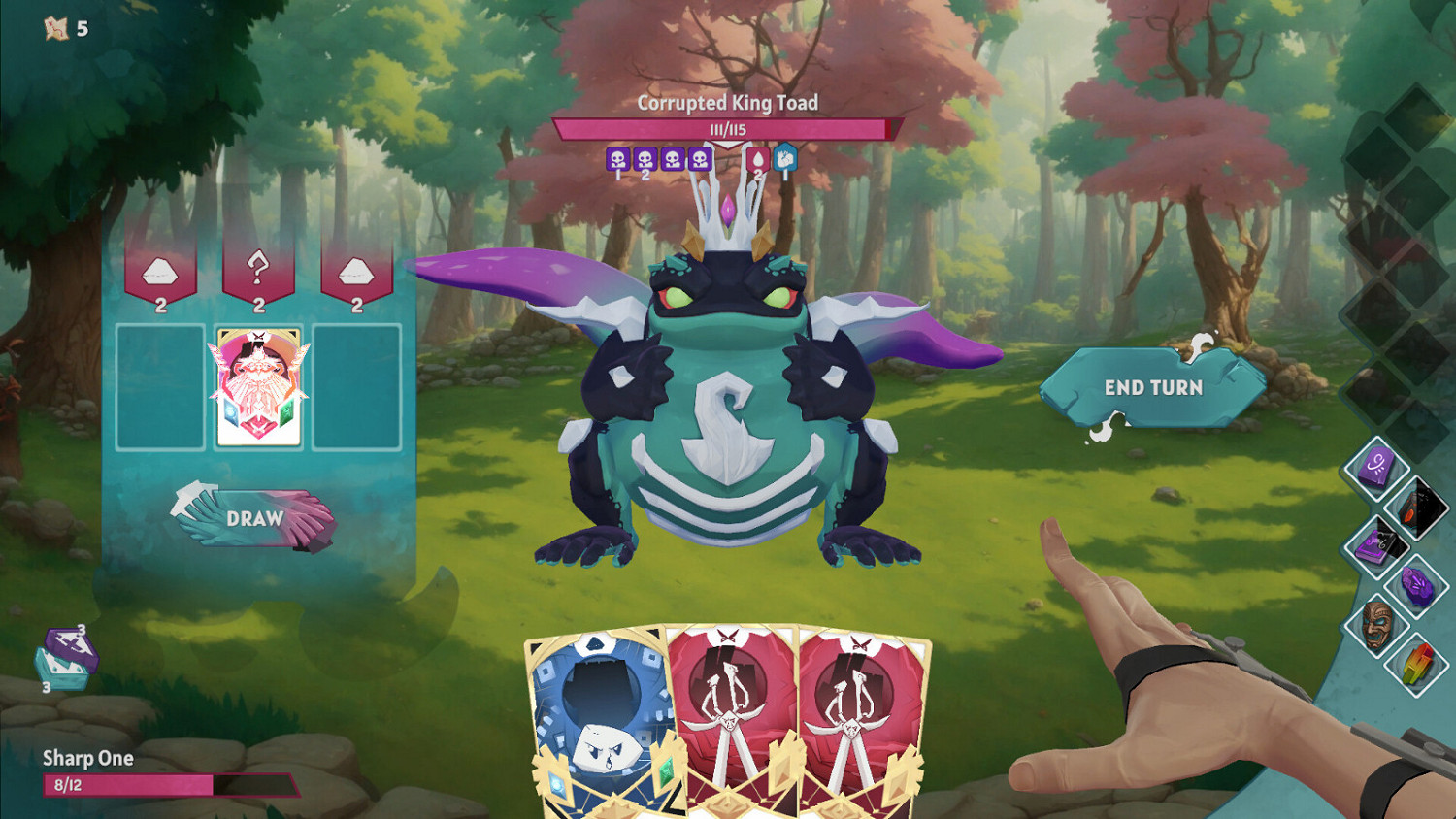This screenshot has width=1456, height=819.
Task: Click the skull debuff stack showing 2
Action: coord(645,159)
